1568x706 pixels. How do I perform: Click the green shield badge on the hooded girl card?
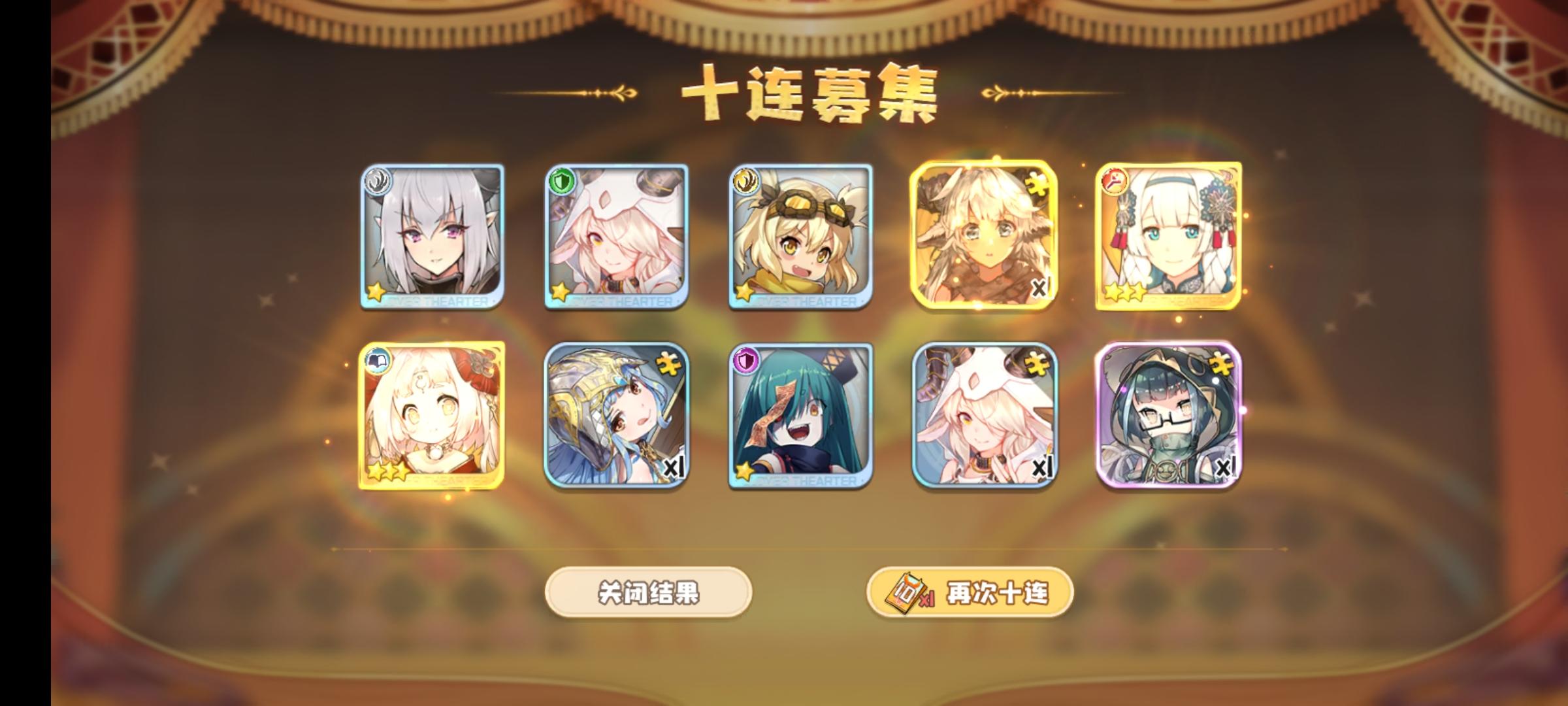tap(562, 180)
